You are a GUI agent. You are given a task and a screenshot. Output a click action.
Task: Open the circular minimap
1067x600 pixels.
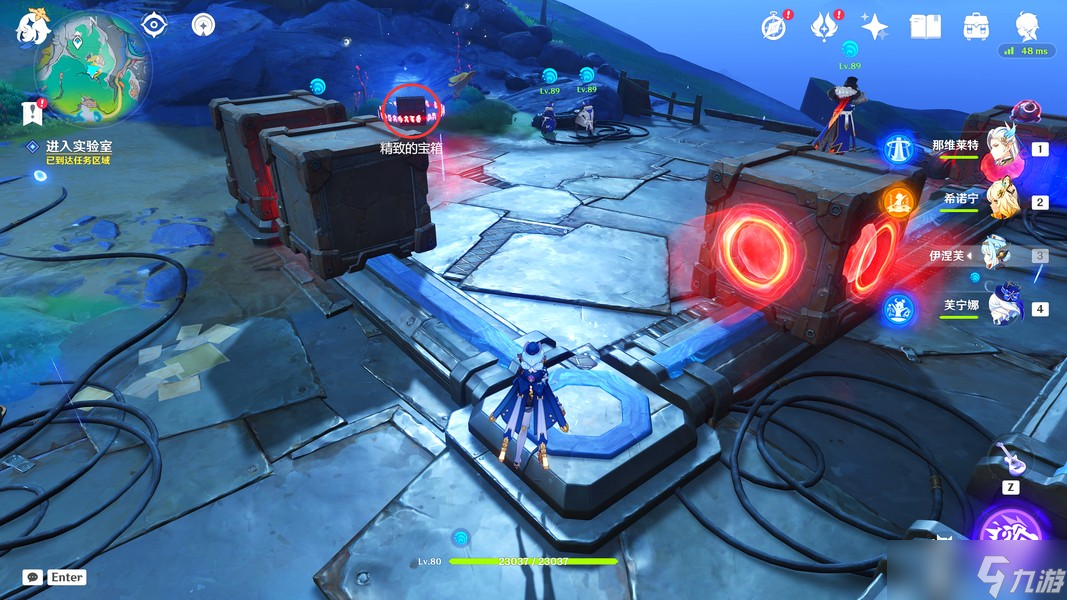93,66
